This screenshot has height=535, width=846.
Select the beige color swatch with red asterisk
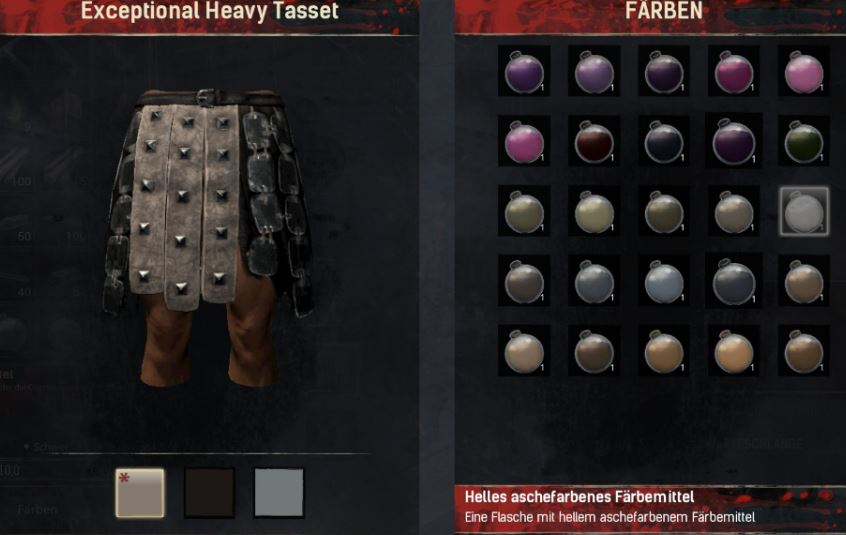(139, 492)
